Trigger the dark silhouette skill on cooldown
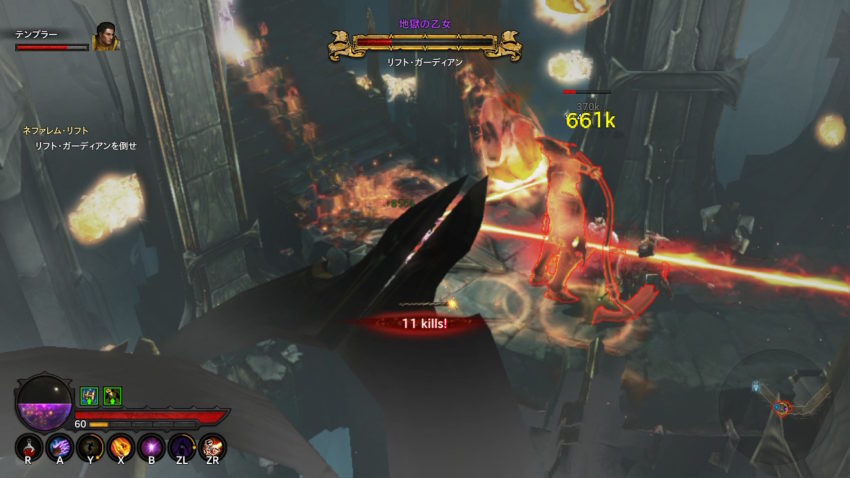The image size is (850, 478). [90, 446]
